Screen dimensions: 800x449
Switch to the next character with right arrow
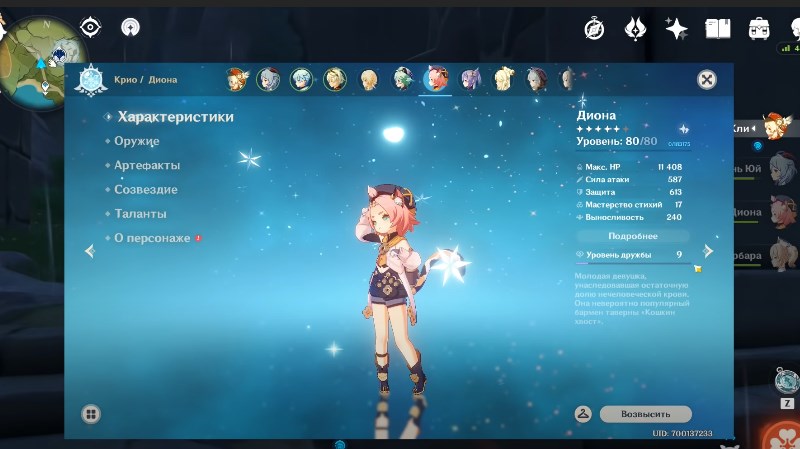click(709, 251)
